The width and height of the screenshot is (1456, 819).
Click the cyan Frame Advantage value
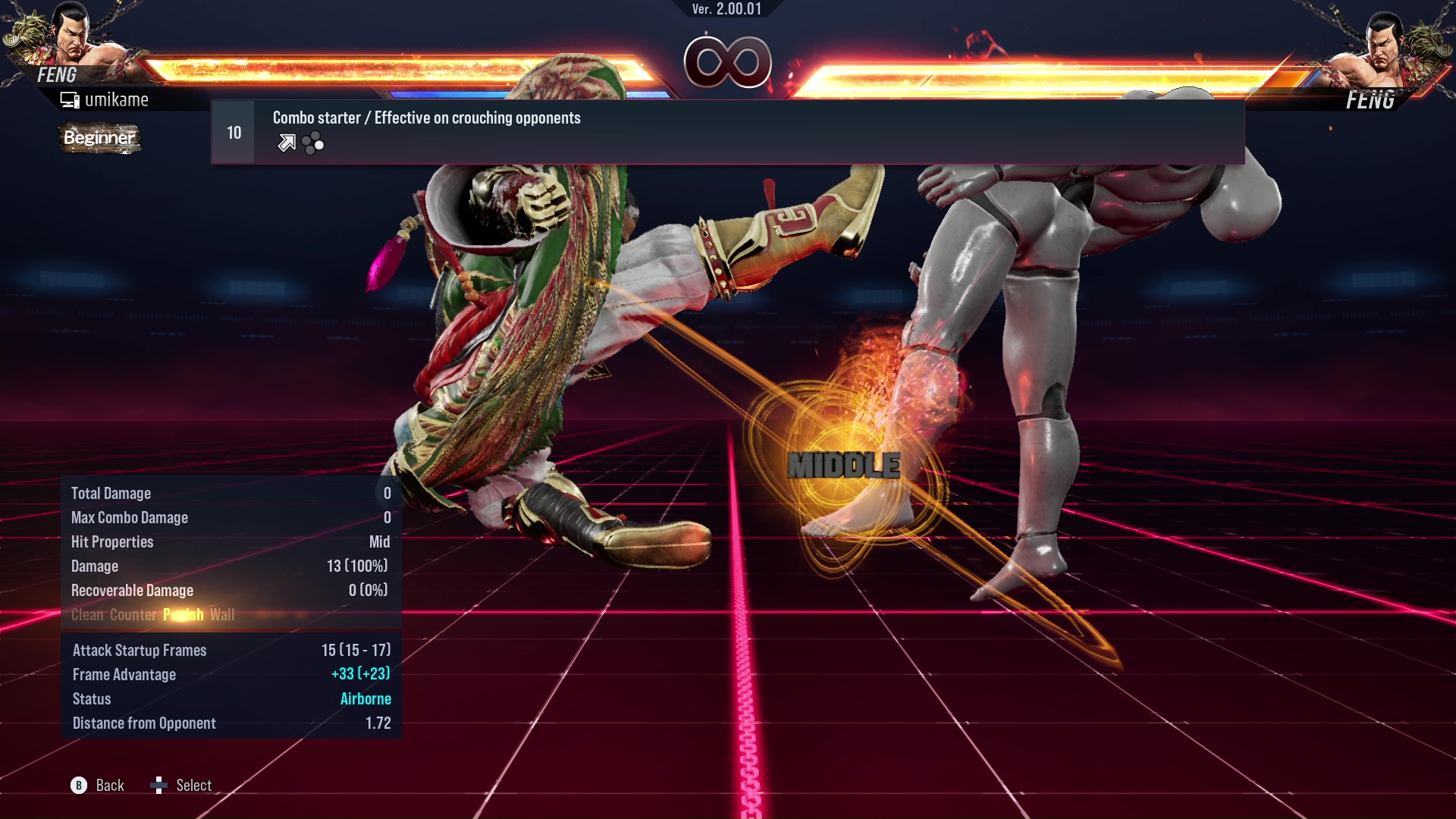click(361, 674)
